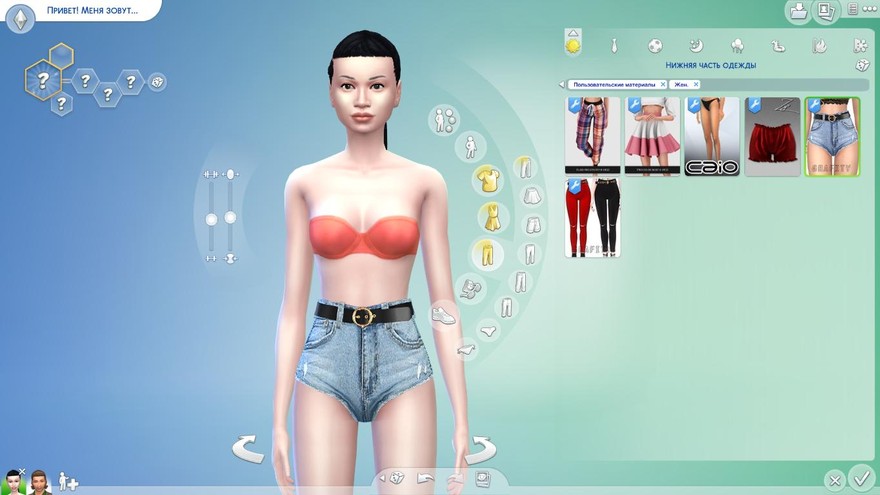Rotate the Sim with the left arrow
This screenshot has height=495, width=880.
click(x=248, y=448)
